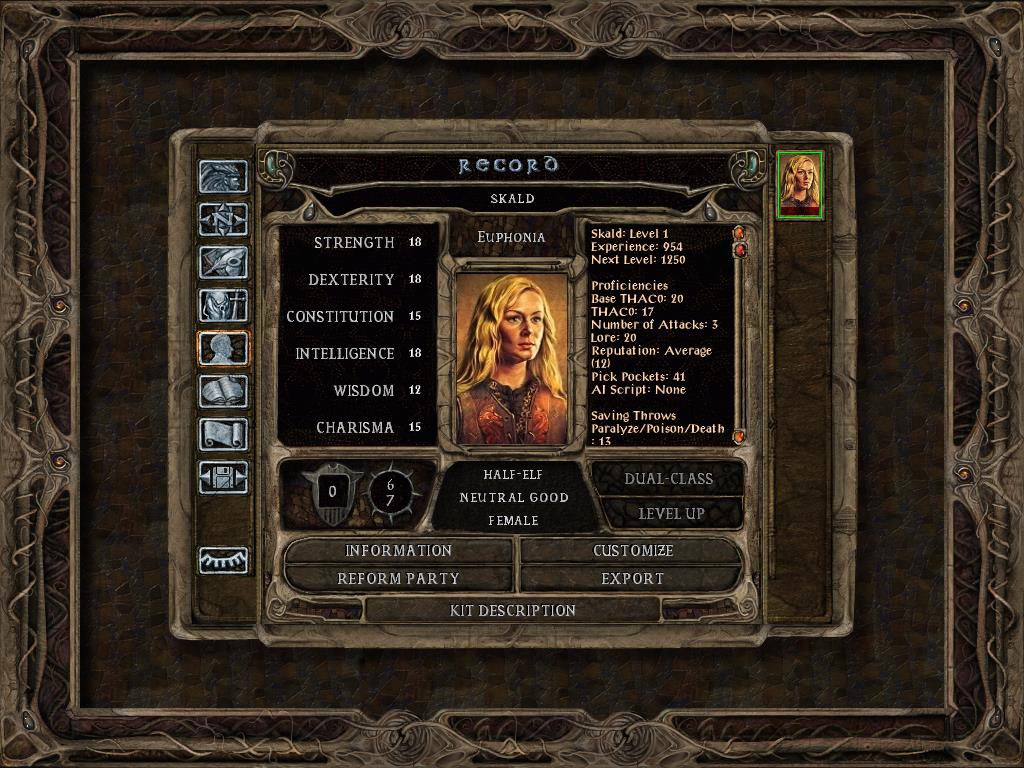Click the Dual-Class button

click(x=668, y=479)
